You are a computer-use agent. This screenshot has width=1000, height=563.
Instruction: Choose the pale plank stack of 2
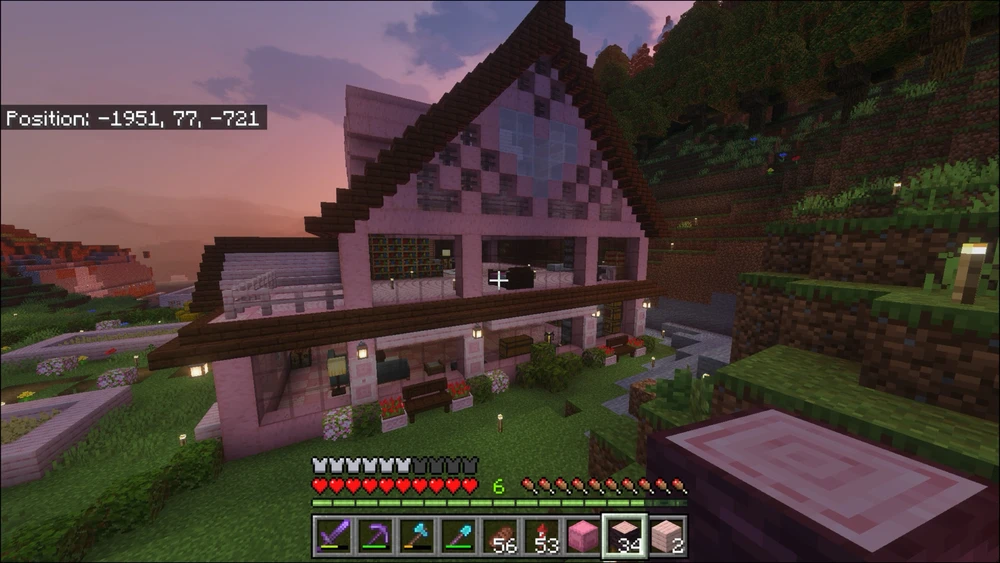[x=666, y=536]
